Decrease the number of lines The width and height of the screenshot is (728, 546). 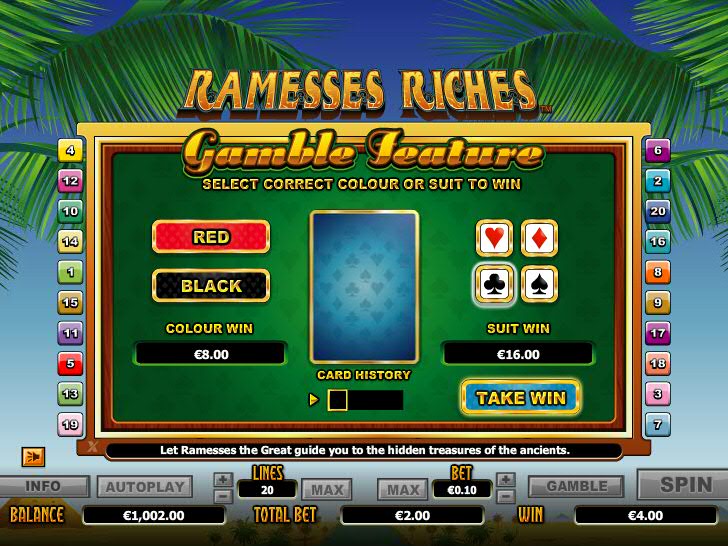(x=223, y=495)
